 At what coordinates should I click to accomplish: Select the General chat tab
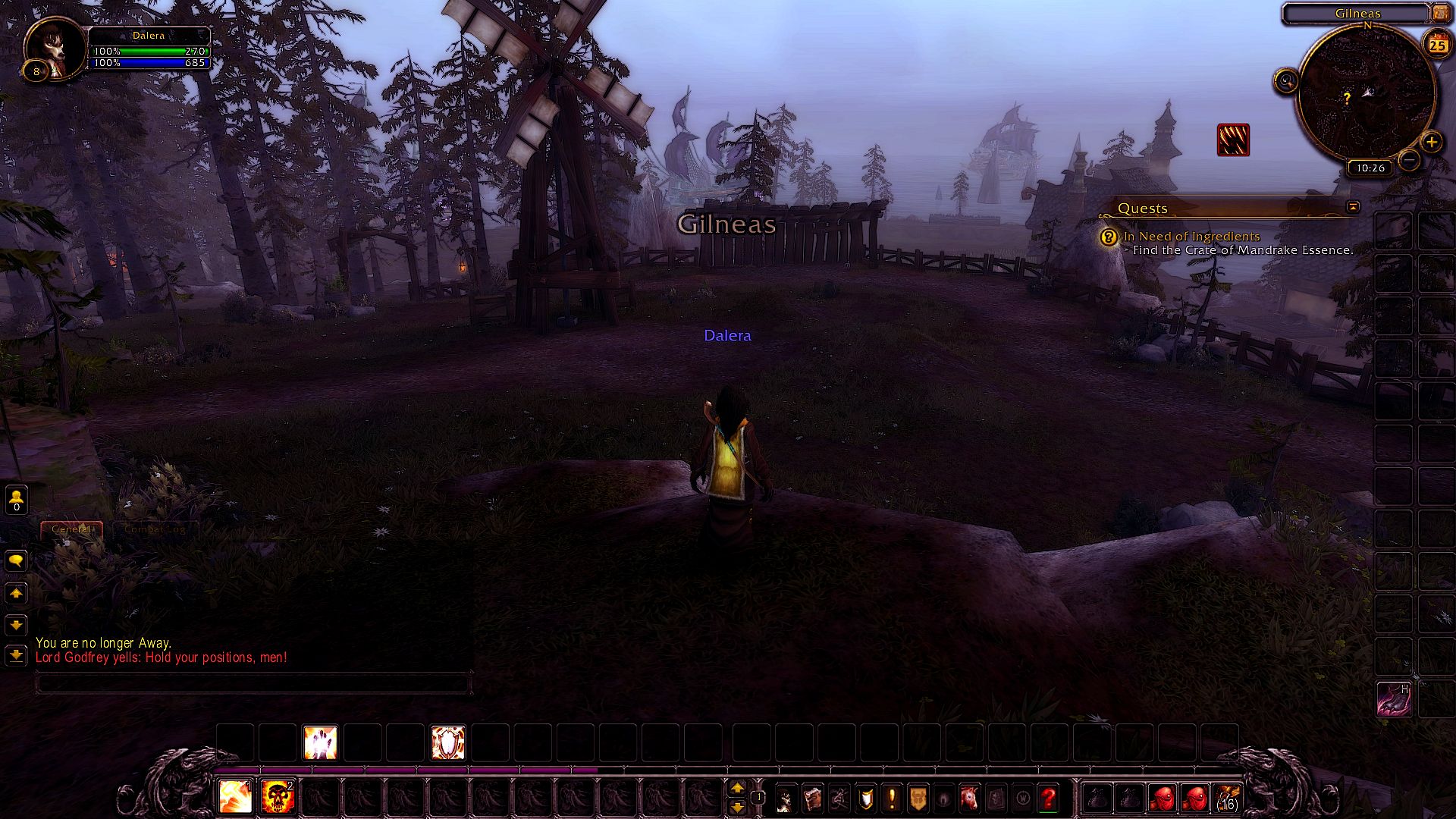pos(71,529)
